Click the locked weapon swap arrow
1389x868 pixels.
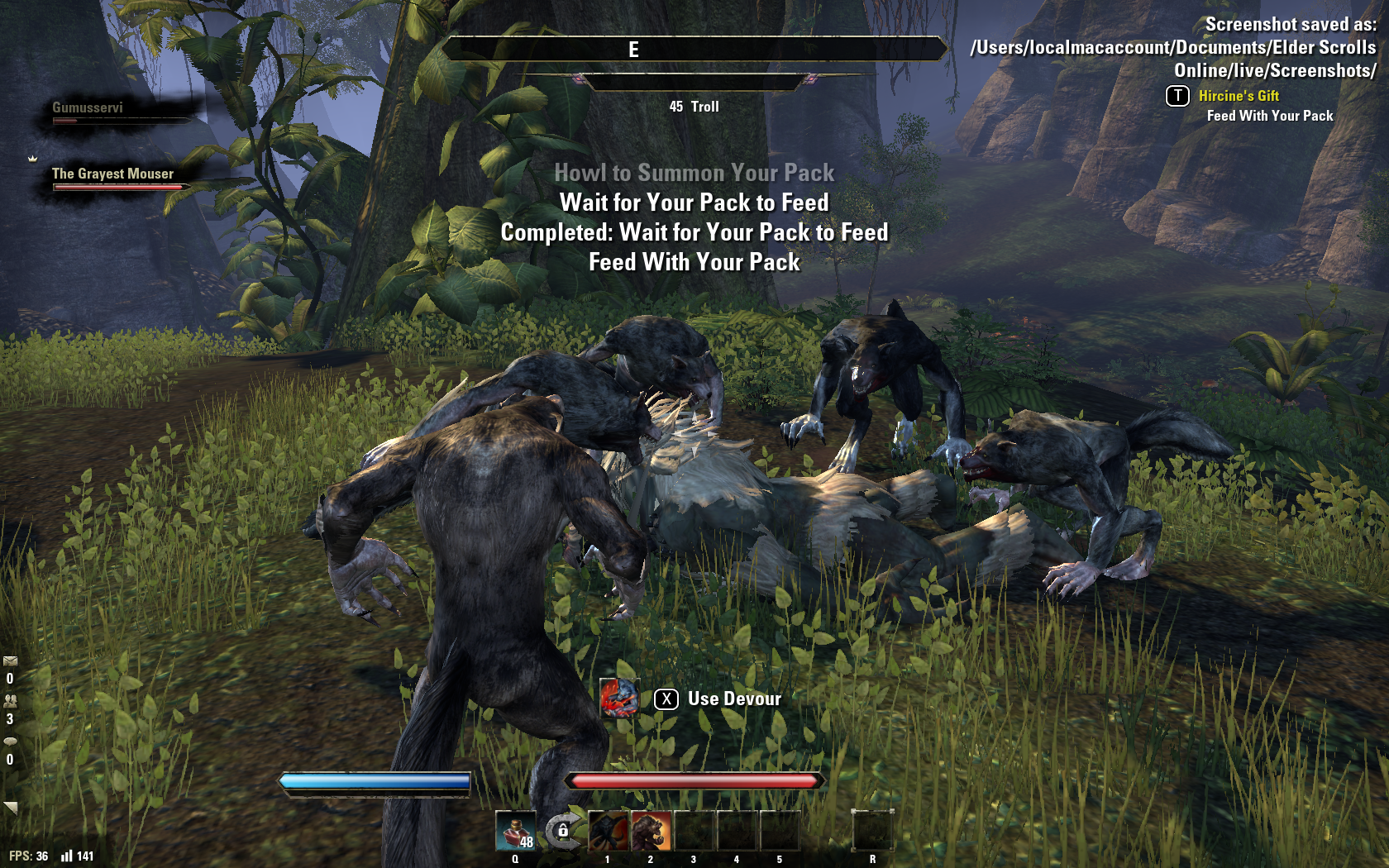[x=562, y=830]
